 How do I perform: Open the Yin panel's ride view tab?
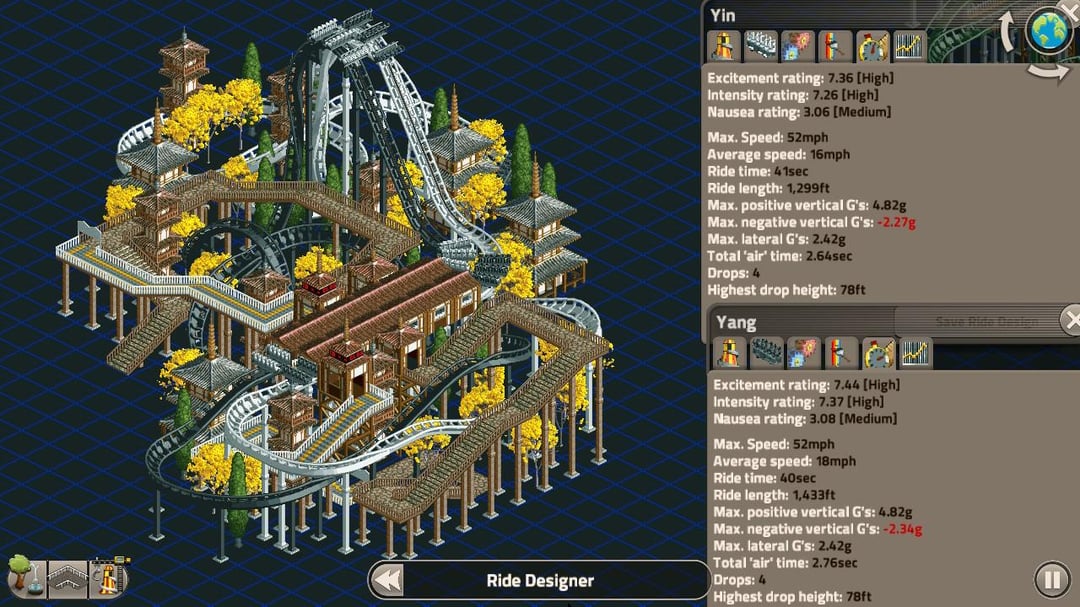pos(724,46)
